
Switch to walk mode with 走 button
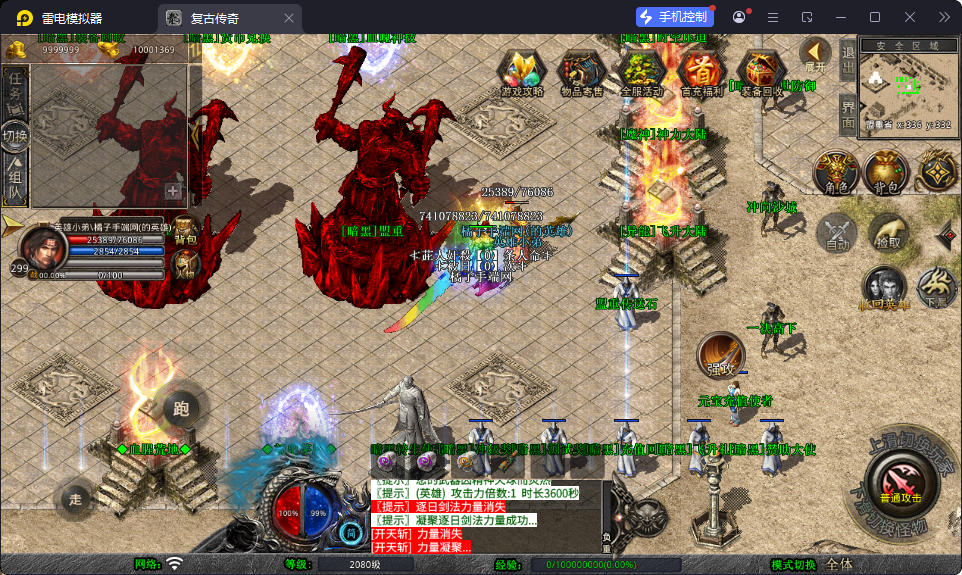coord(76,497)
